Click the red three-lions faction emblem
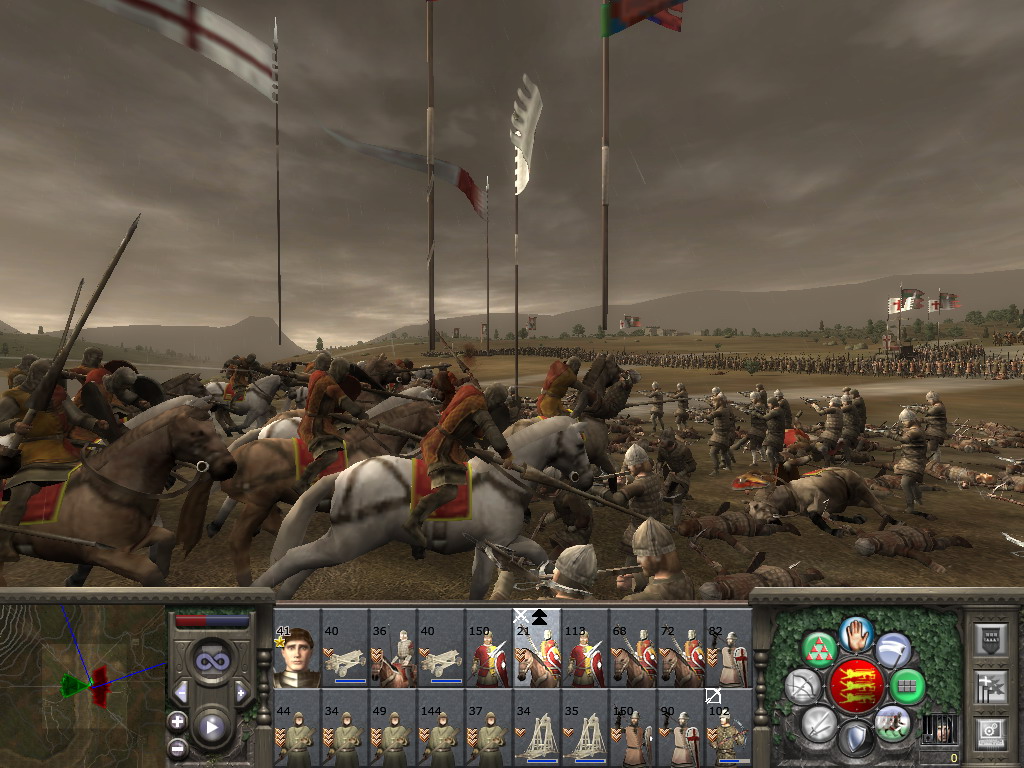 click(x=855, y=687)
